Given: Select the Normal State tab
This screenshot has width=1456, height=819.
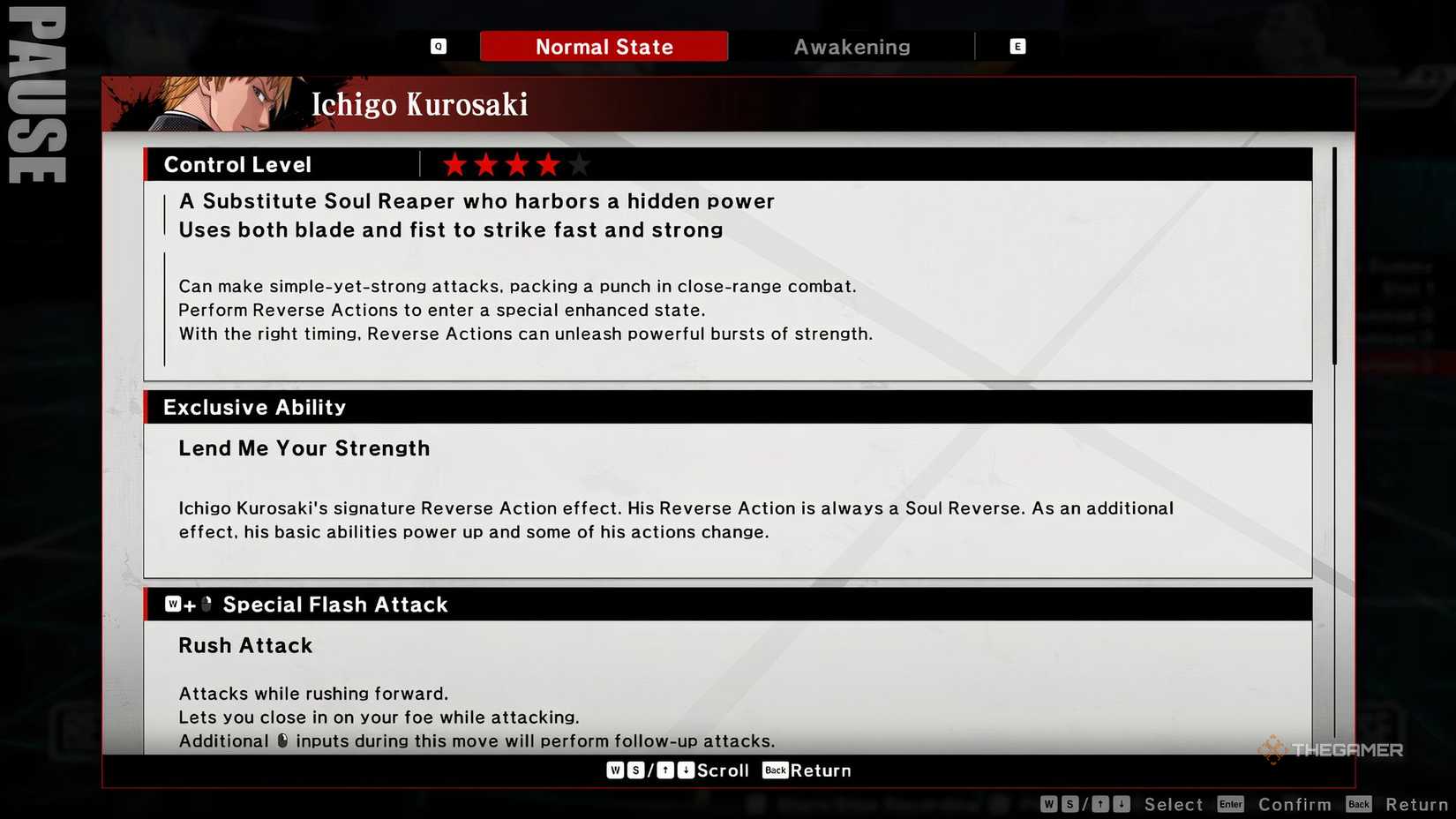Looking at the screenshot, I should point(604,46).
